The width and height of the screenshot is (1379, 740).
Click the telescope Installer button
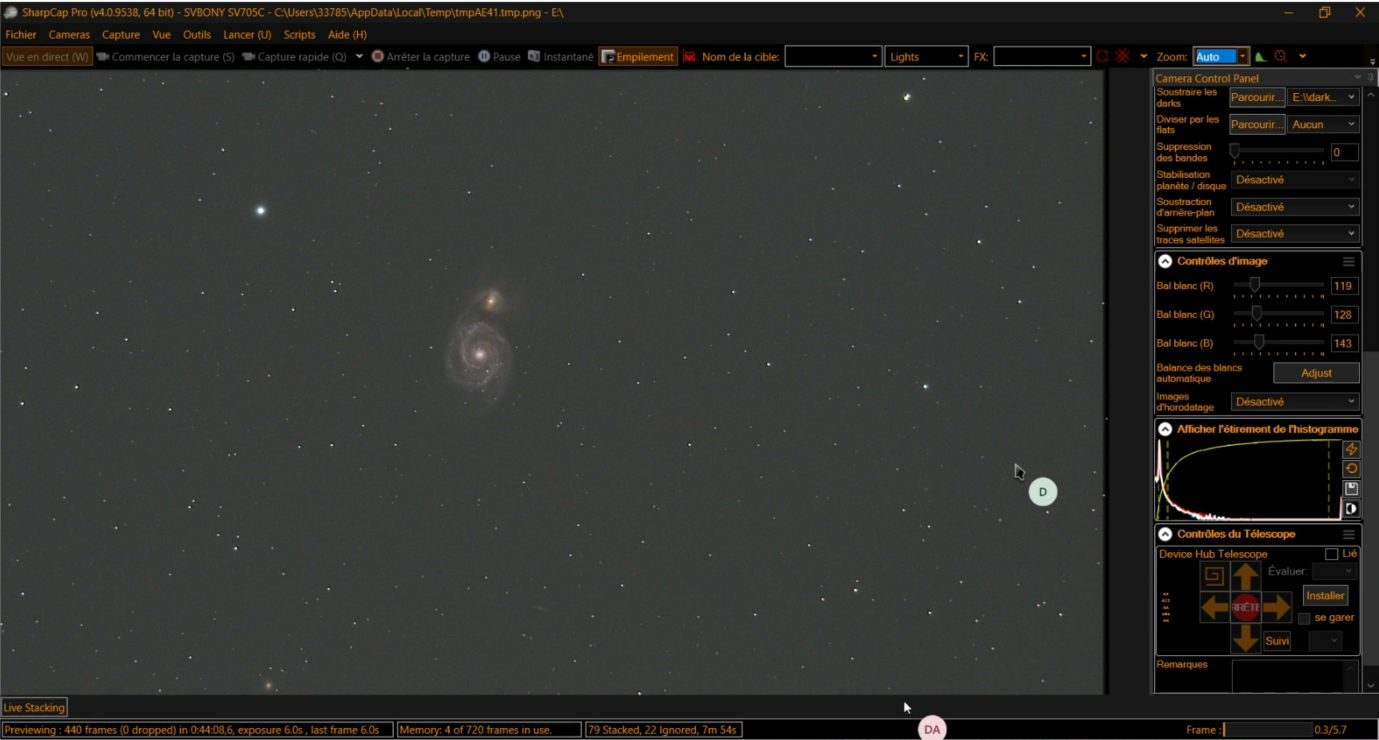tap(1325, 596)
